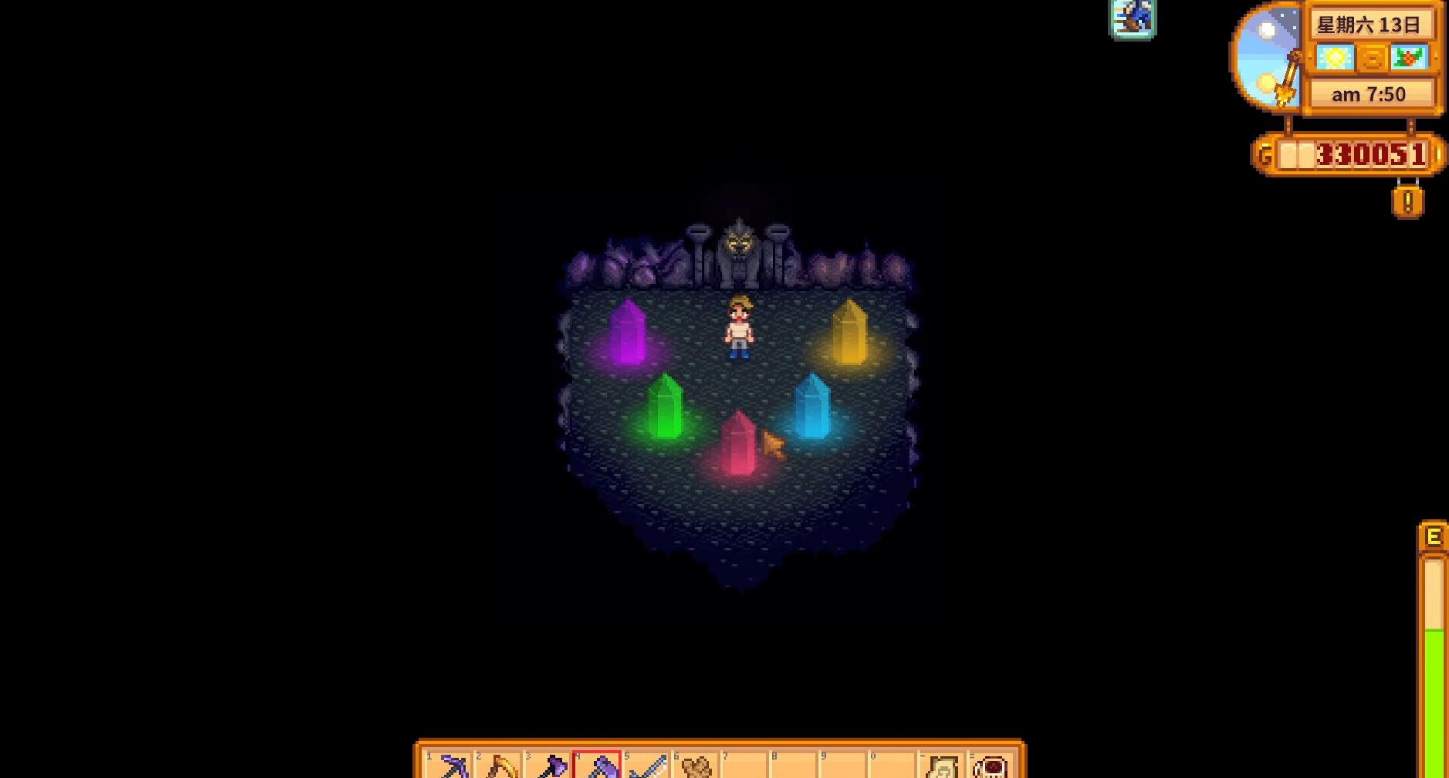
Task: Click the sunny weather icon in clock panel
Action: point(1336,58)
